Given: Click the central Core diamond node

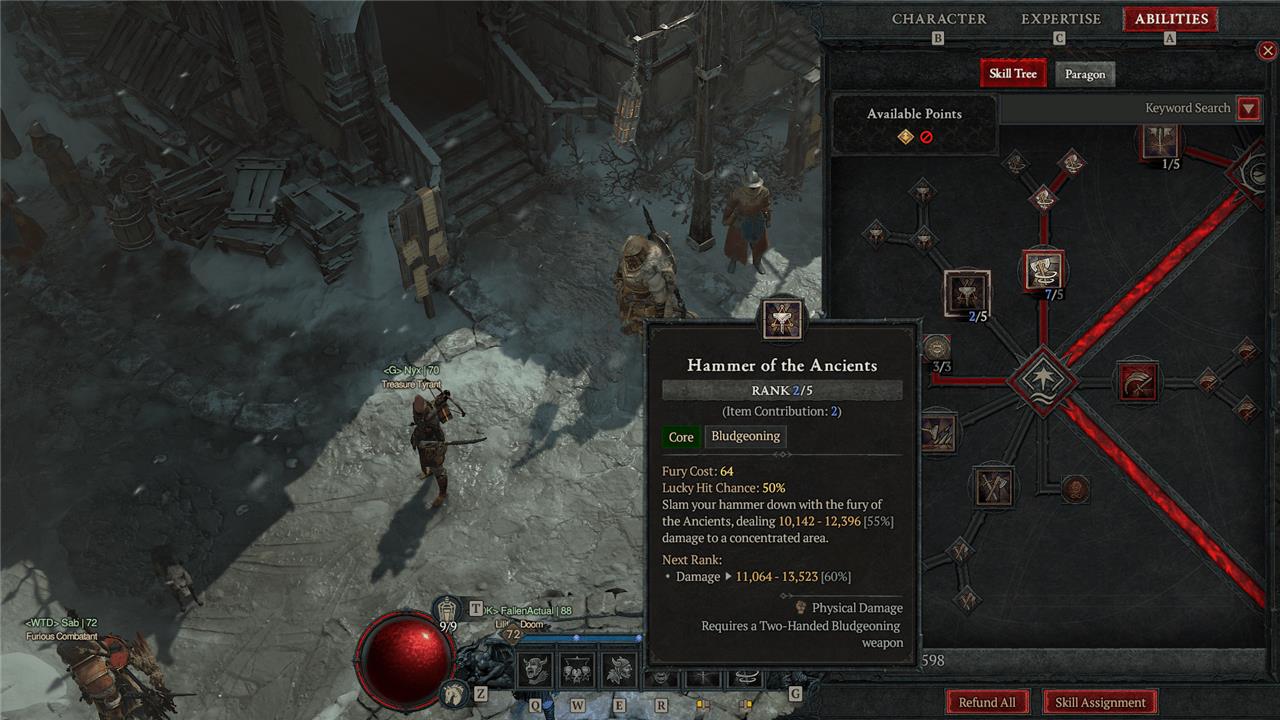Looking at the screenshot, I should [1043, 380].
